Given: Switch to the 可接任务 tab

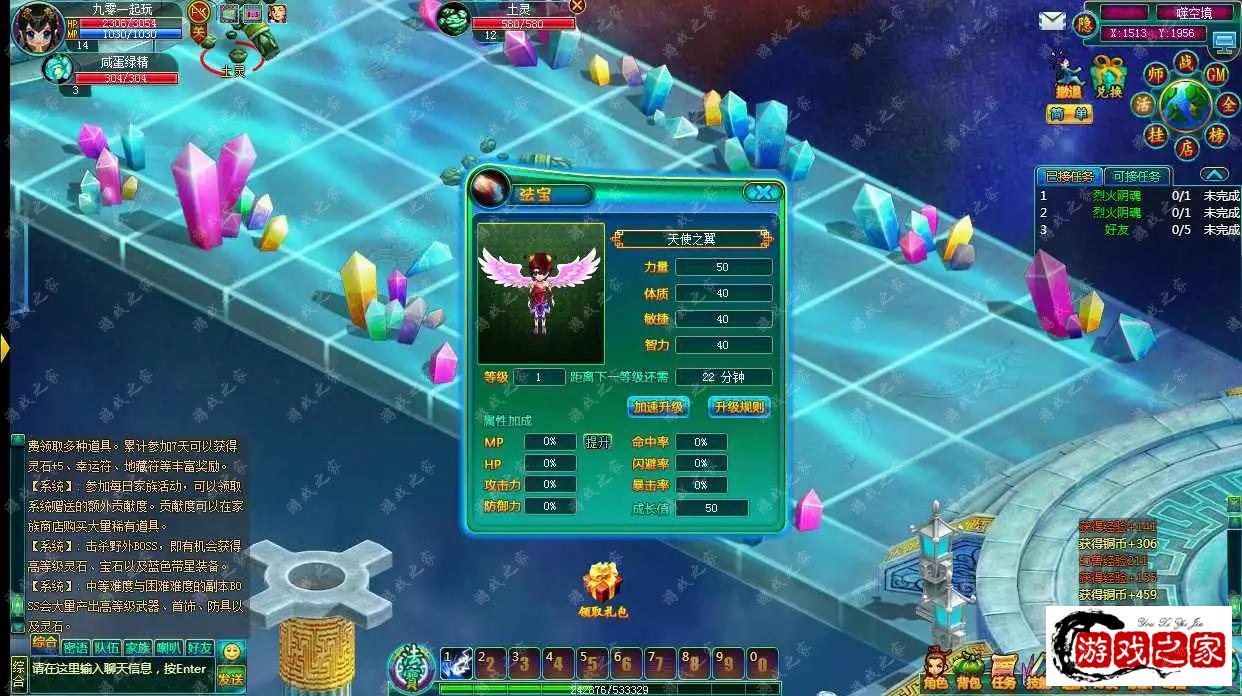Looking at the screenshot, I should click(1138, 176).
